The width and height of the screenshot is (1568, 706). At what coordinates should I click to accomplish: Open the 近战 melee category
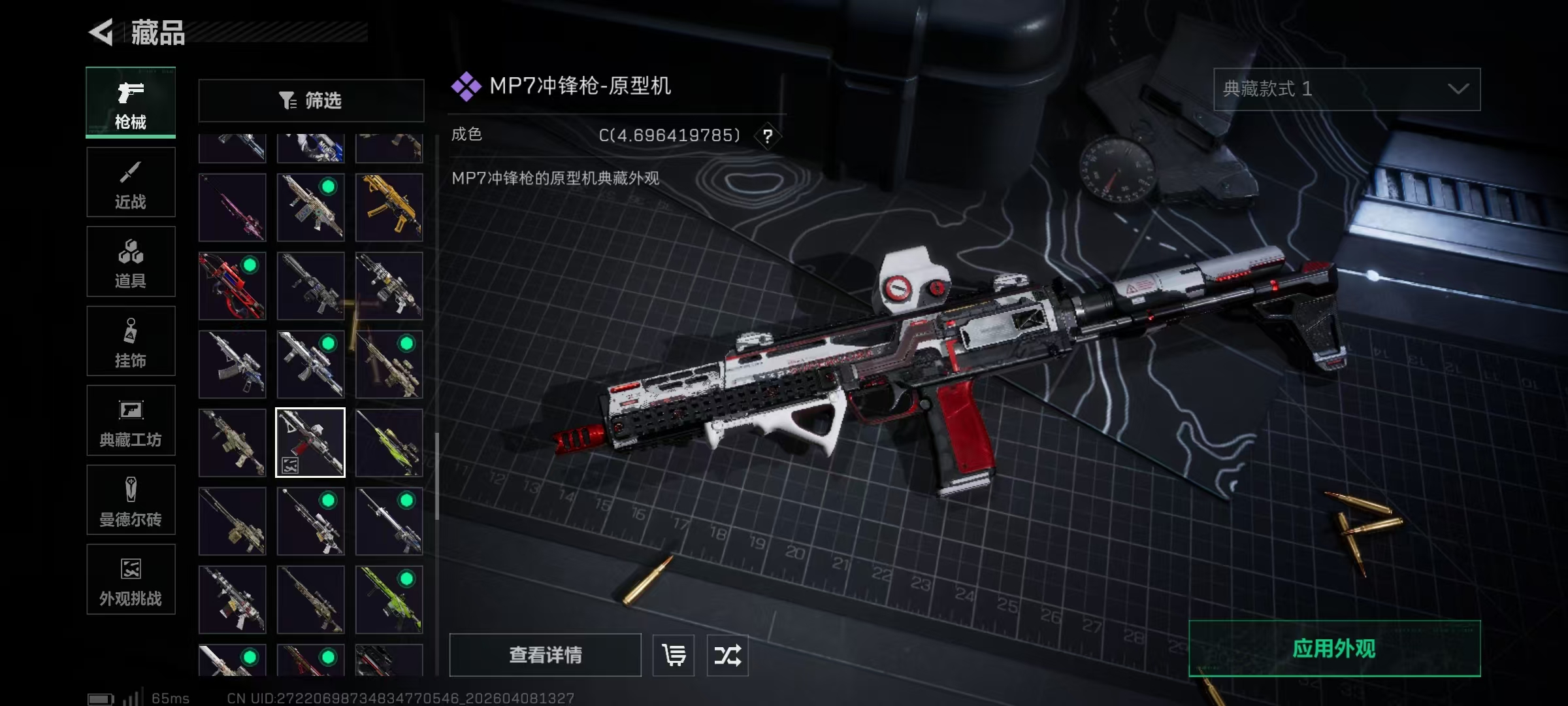pyautogui.click(x=131, y=182)
